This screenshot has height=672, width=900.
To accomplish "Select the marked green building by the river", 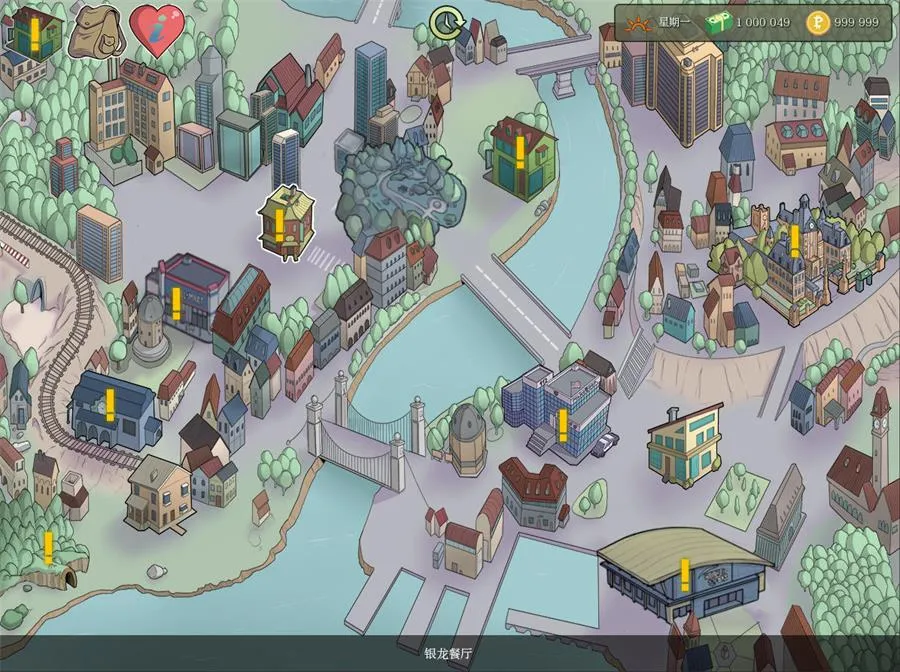I will (520, 155).
